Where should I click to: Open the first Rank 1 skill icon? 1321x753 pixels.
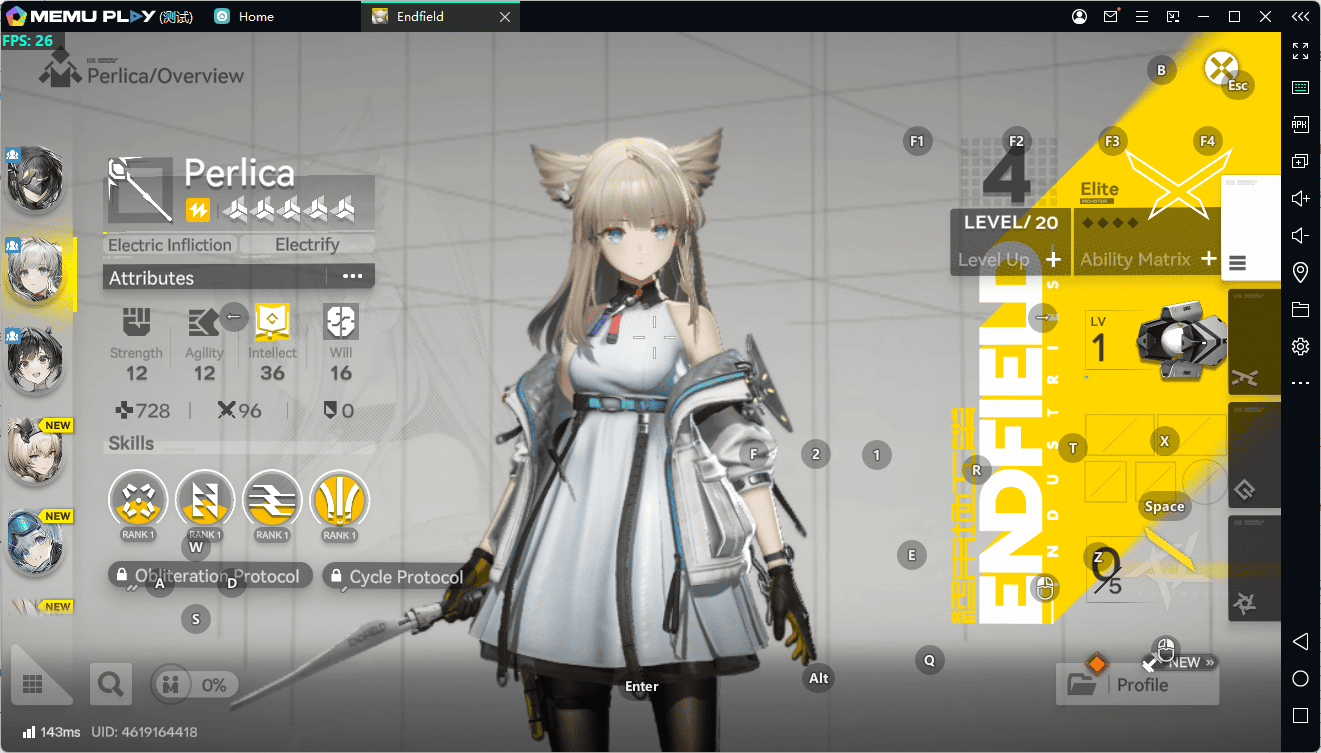click(137, 499)
